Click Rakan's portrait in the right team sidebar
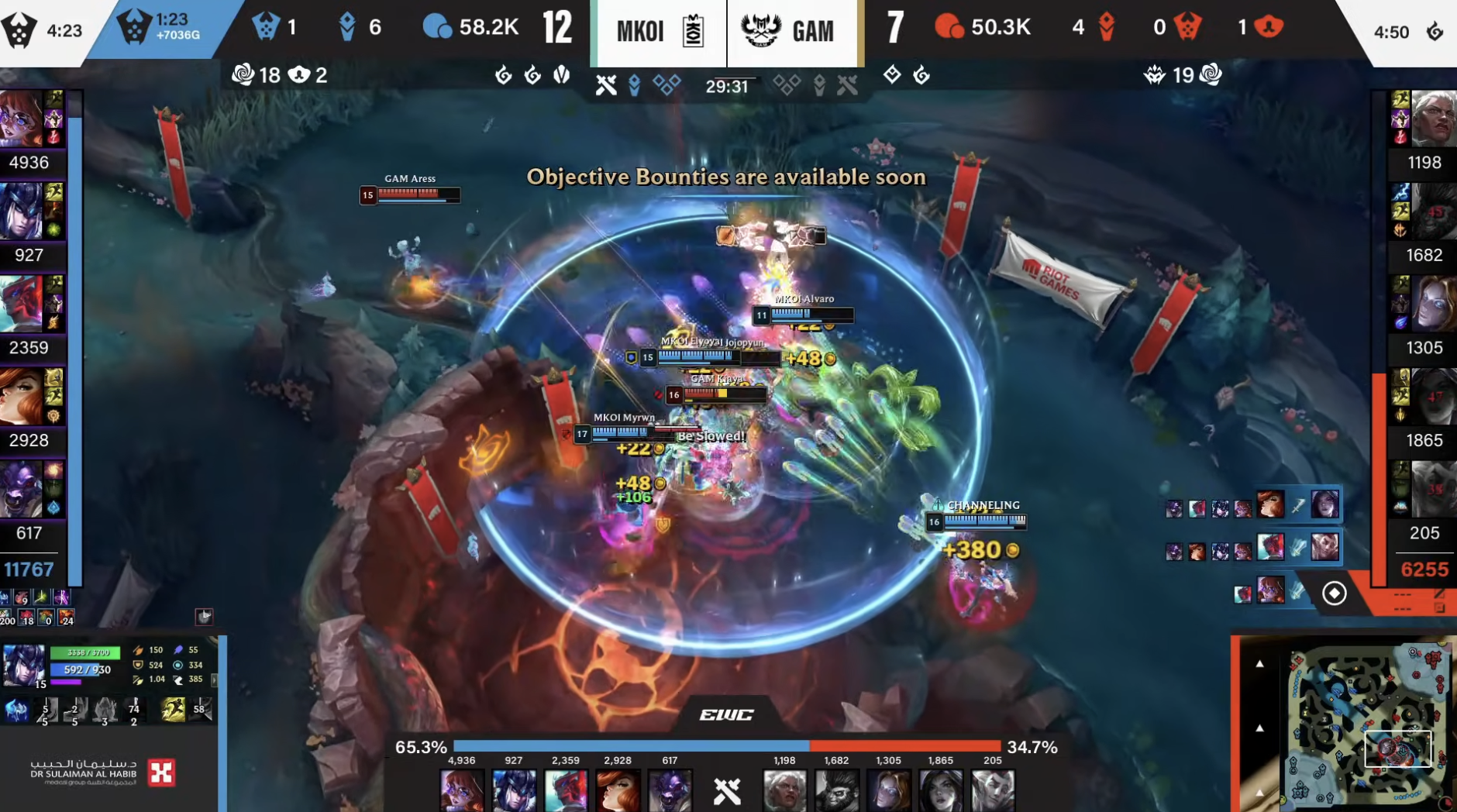Image resolution: width=1457 pixels, height=812 pixels. click(x=1433, y=489)
